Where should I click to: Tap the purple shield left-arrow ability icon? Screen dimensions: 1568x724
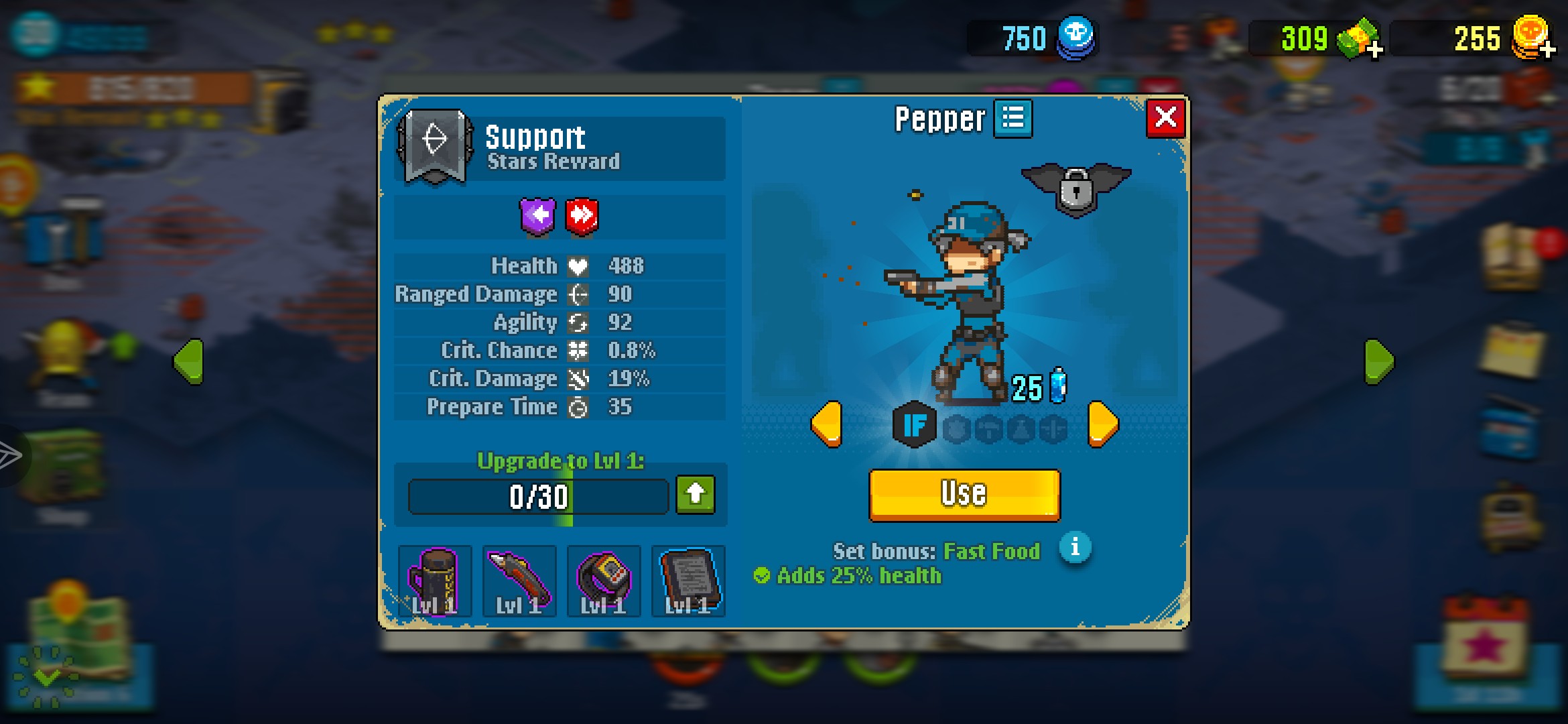pos(538,217)
